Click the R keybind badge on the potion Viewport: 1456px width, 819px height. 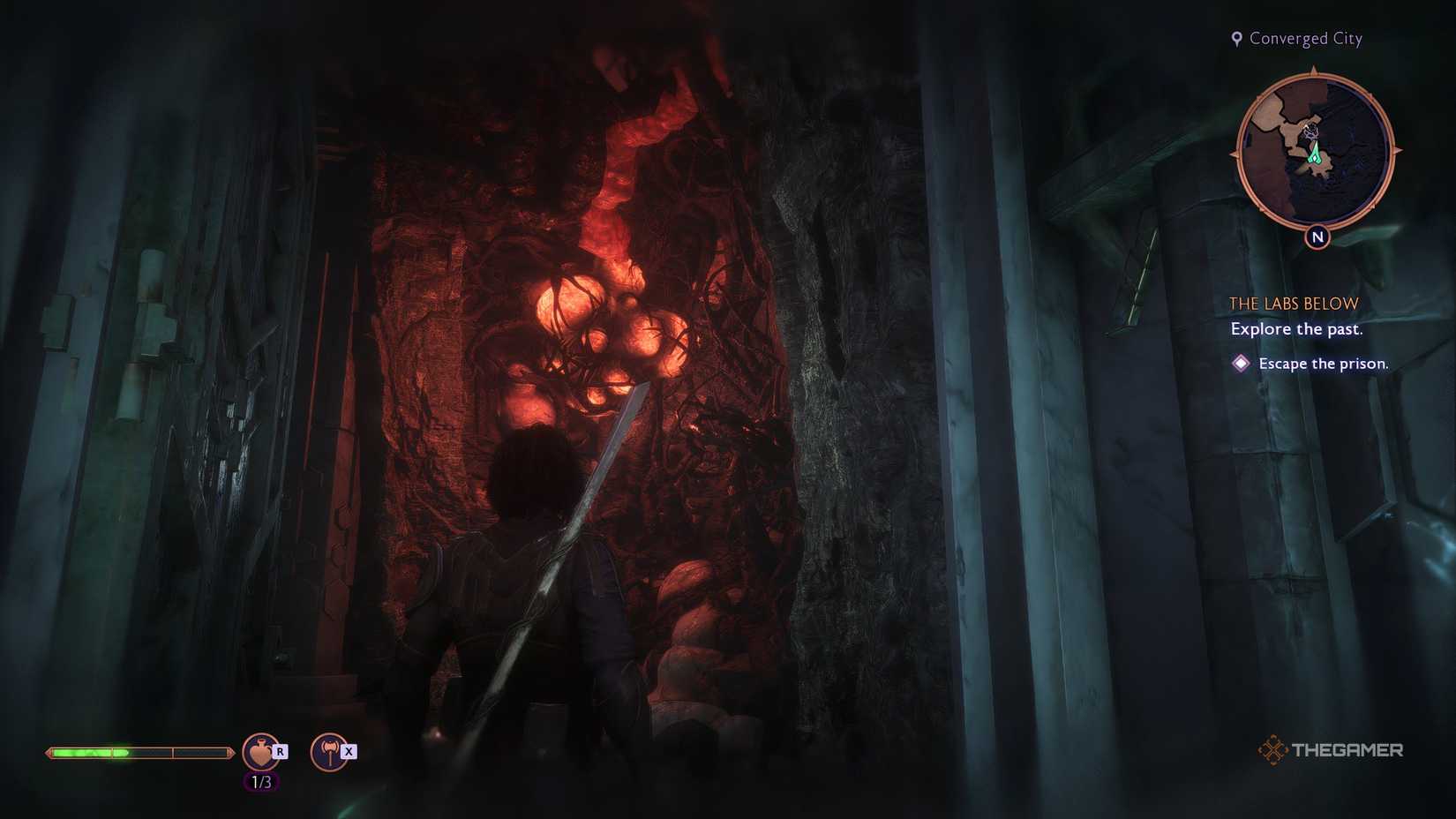pyautogui.click(x=281, y=749)
